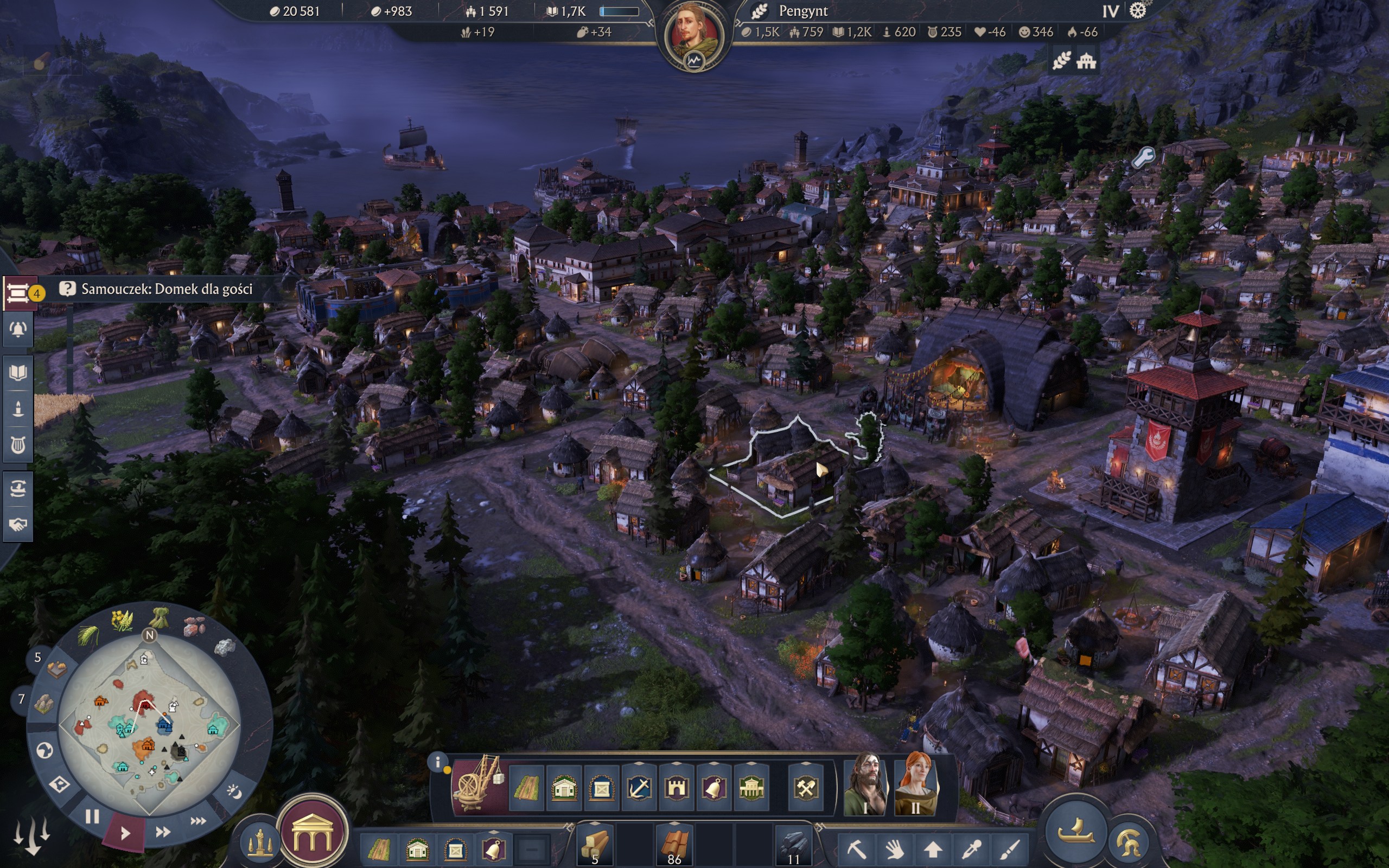
Task: Open the handshake diplomacy menu
Action: click(18, 524)
